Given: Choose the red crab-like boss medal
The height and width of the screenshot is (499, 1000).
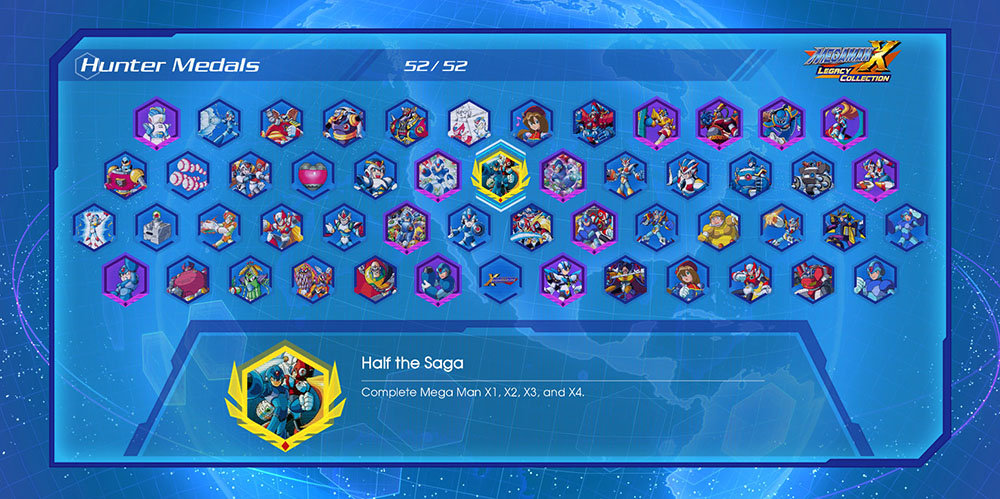Looking at the screenshot, I should (187, 279).
